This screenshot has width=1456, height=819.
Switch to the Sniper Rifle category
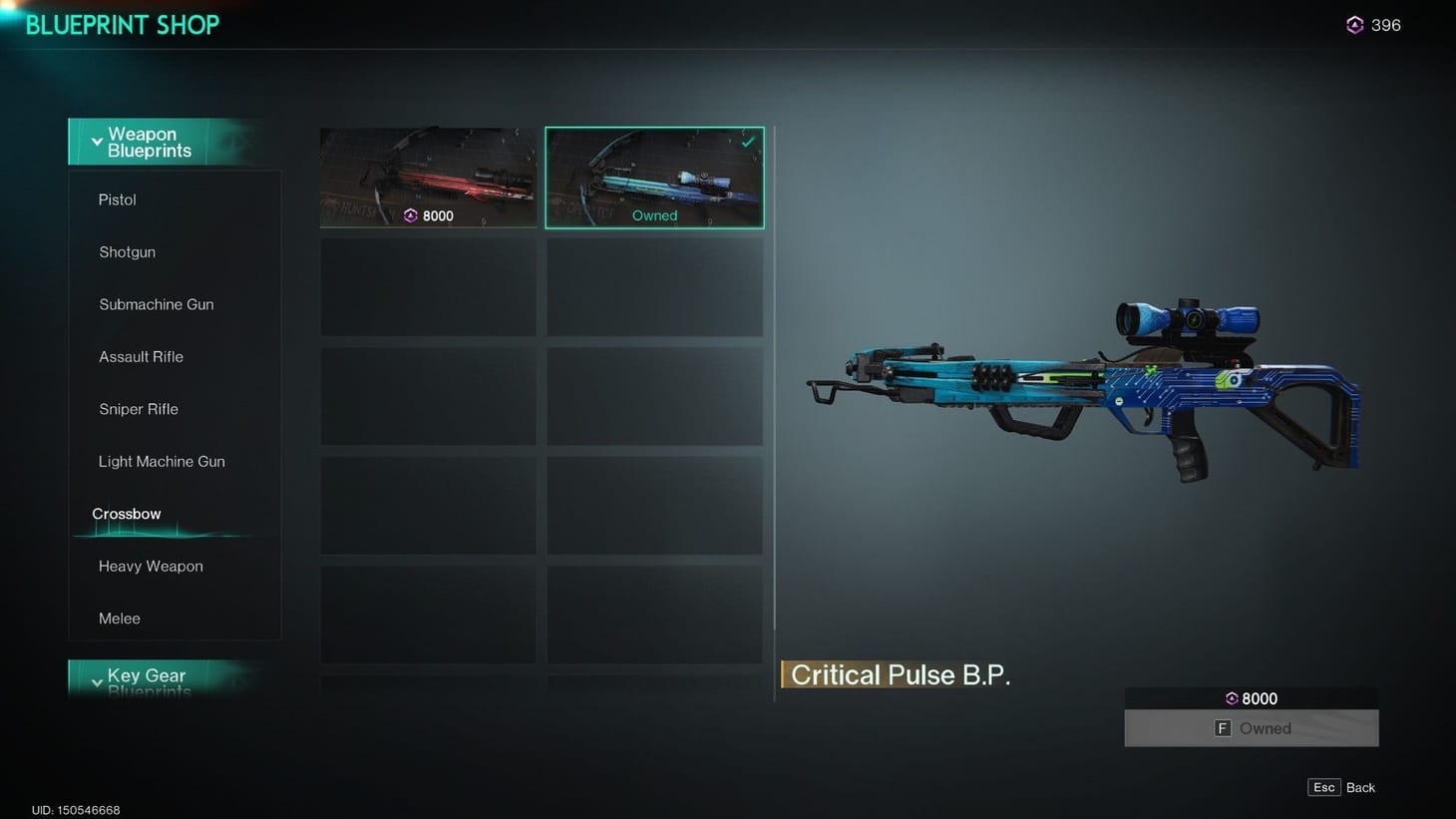tap(139, 409)
